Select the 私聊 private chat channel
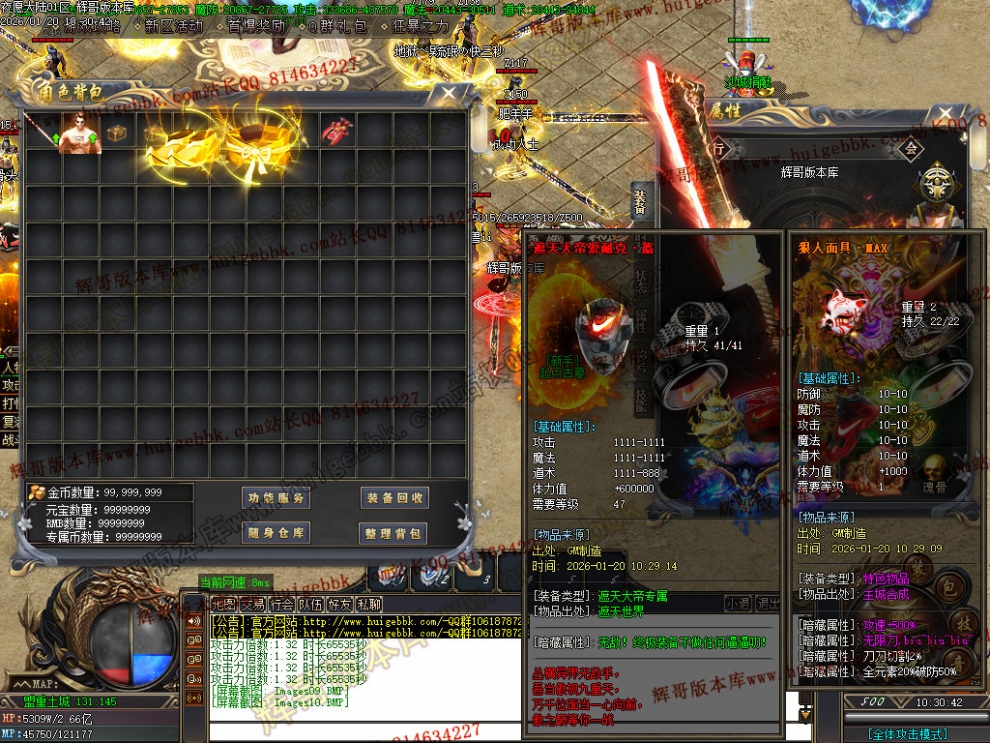 click(369, 604)
